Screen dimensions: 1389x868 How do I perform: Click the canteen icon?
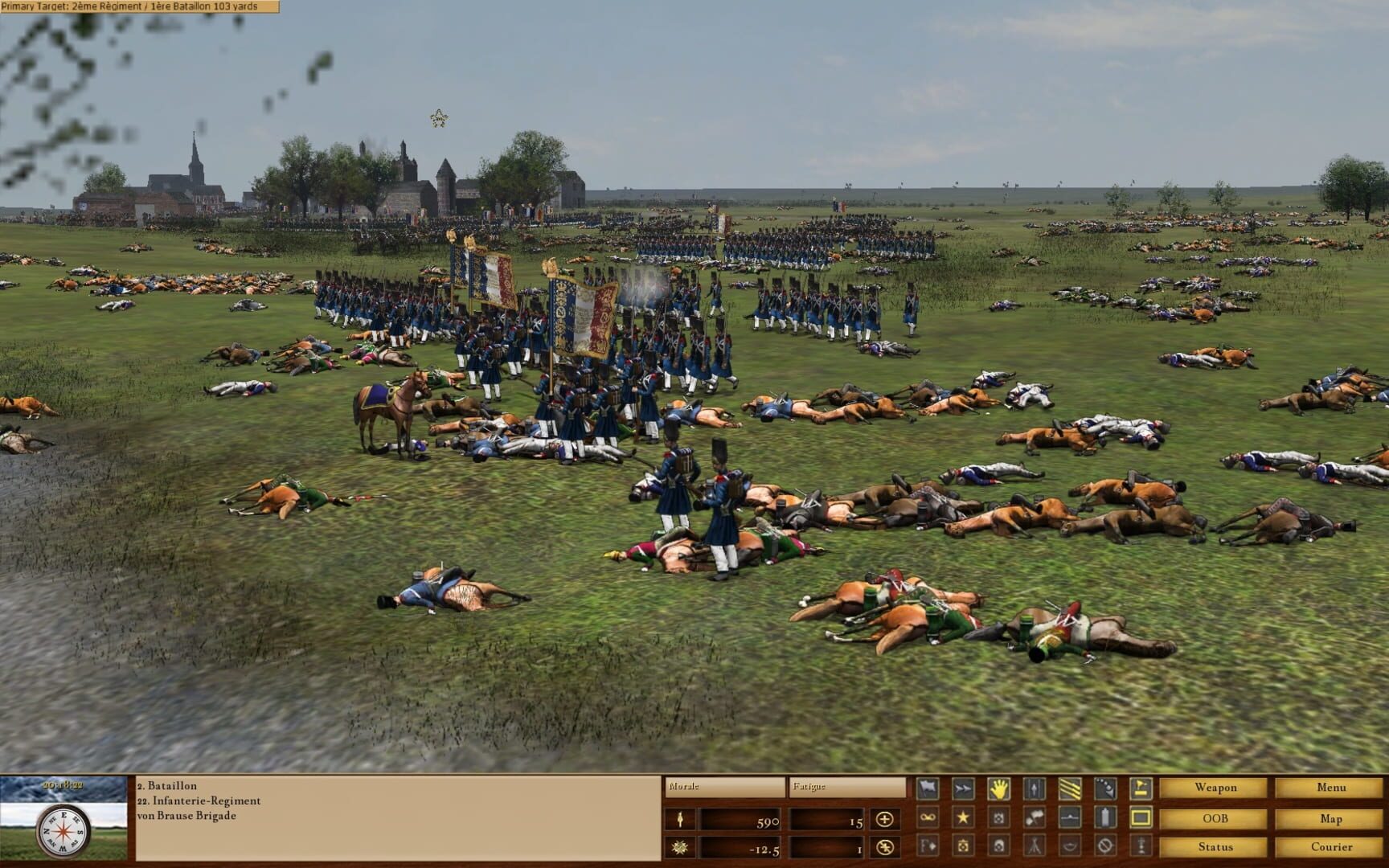[1104, 817]
